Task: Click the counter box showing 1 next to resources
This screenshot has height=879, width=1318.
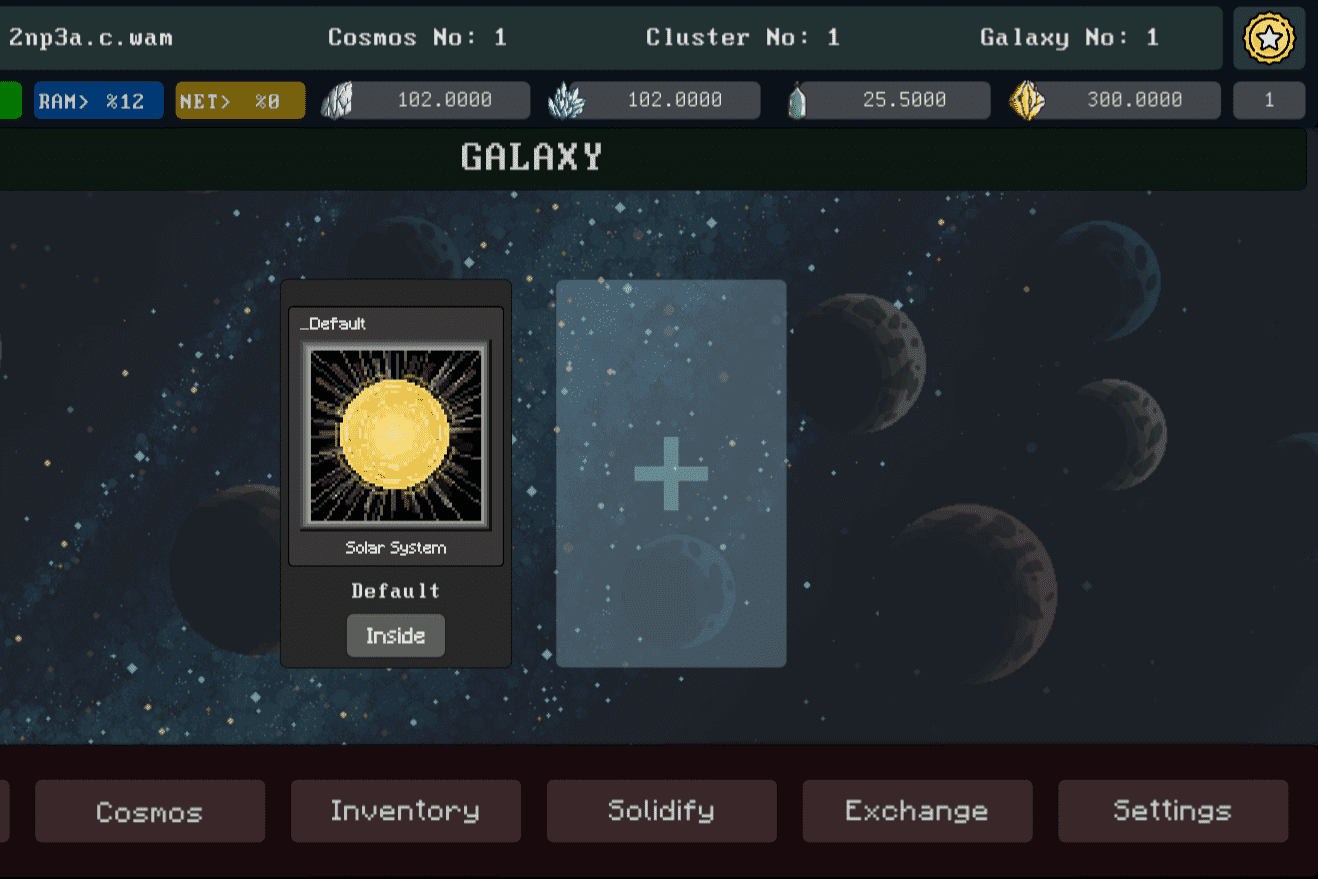Action: click(1269, 99)
